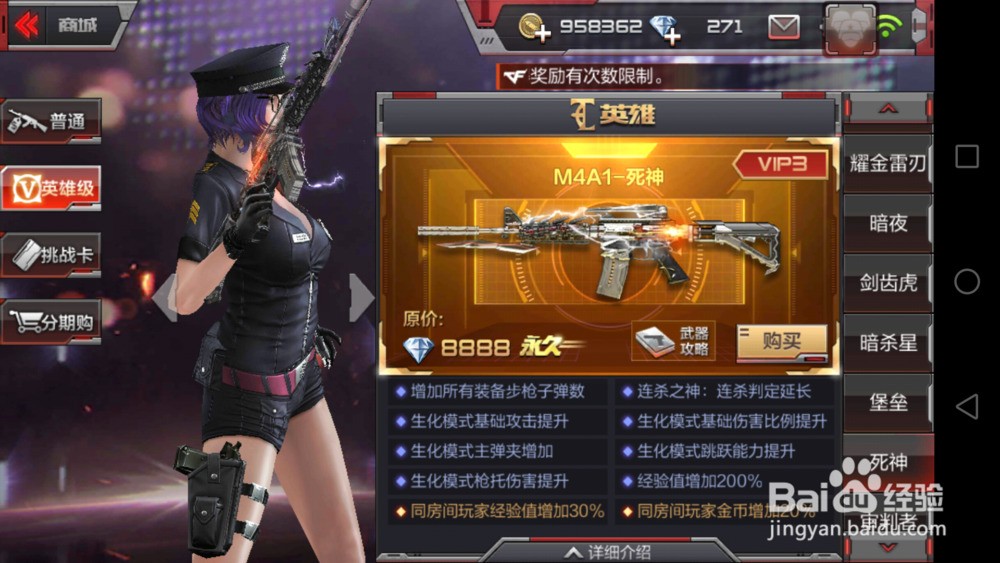Open the player avatar profile
Image resolution: width=1000 pixels, height=563 pixels.
850,27
